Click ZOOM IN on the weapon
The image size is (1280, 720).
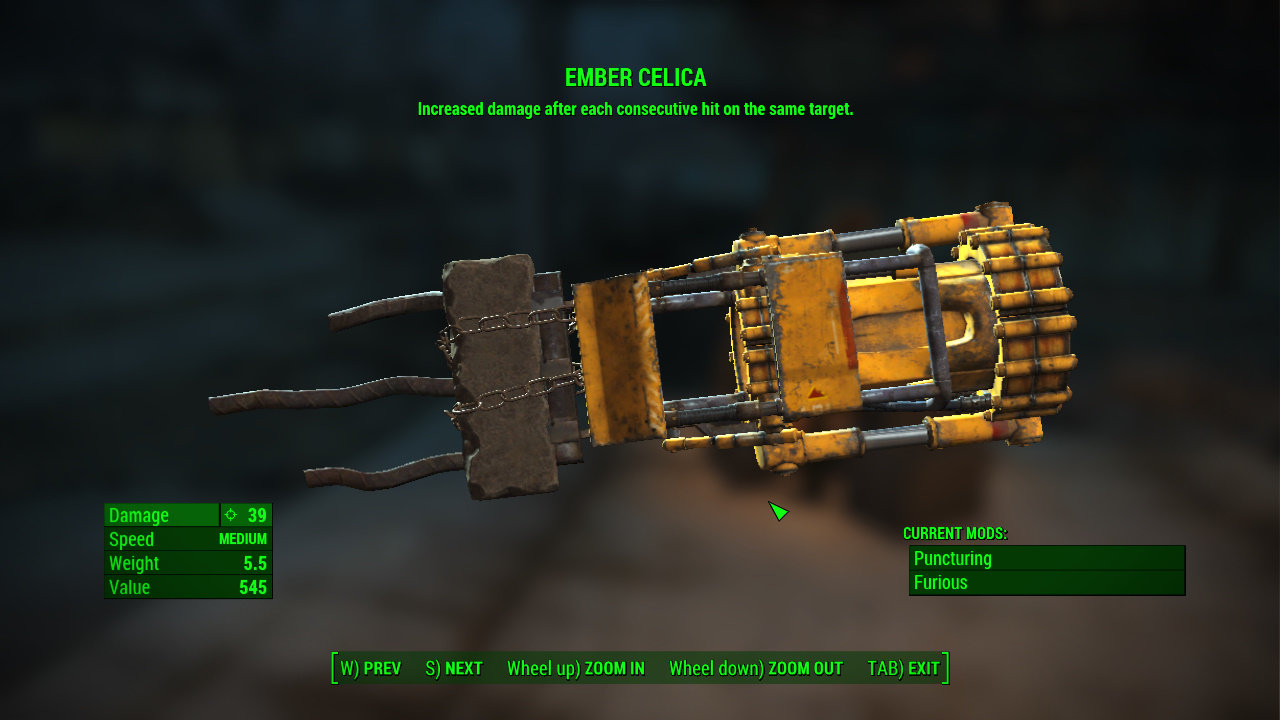576,668
